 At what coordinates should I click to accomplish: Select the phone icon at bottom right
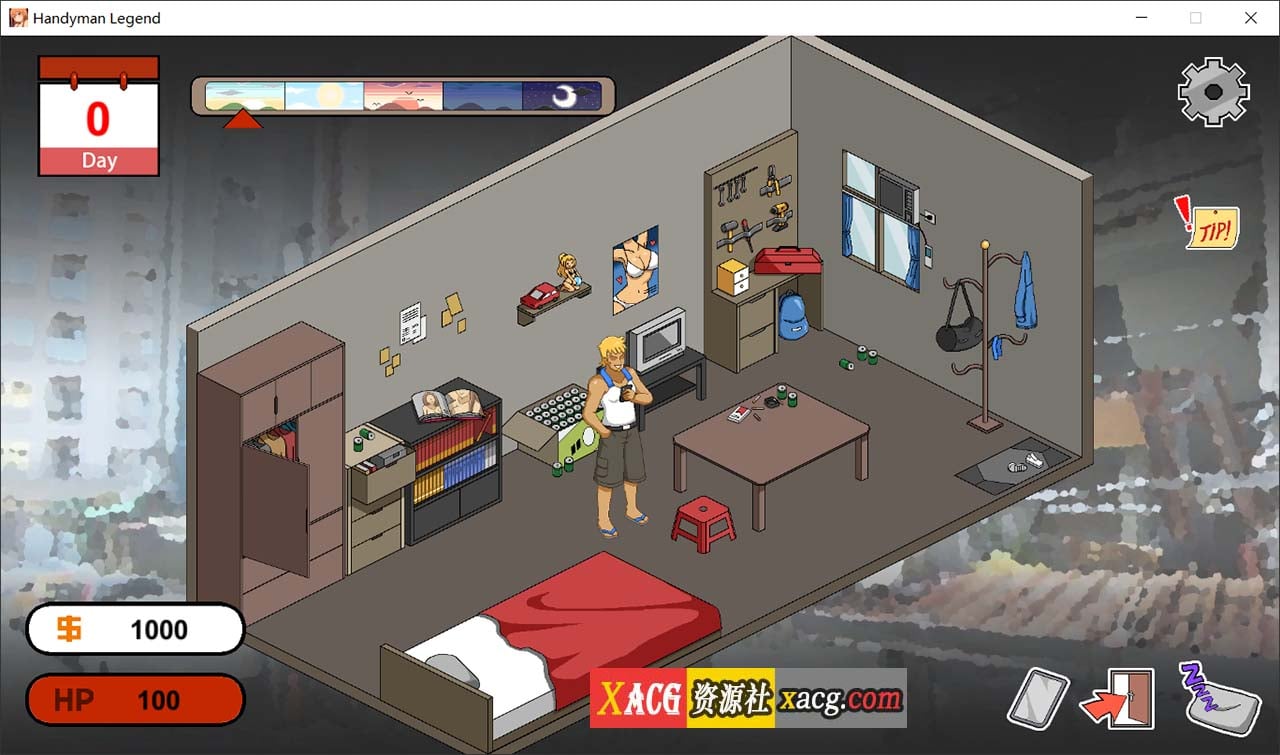click(x=1038, y=697)
